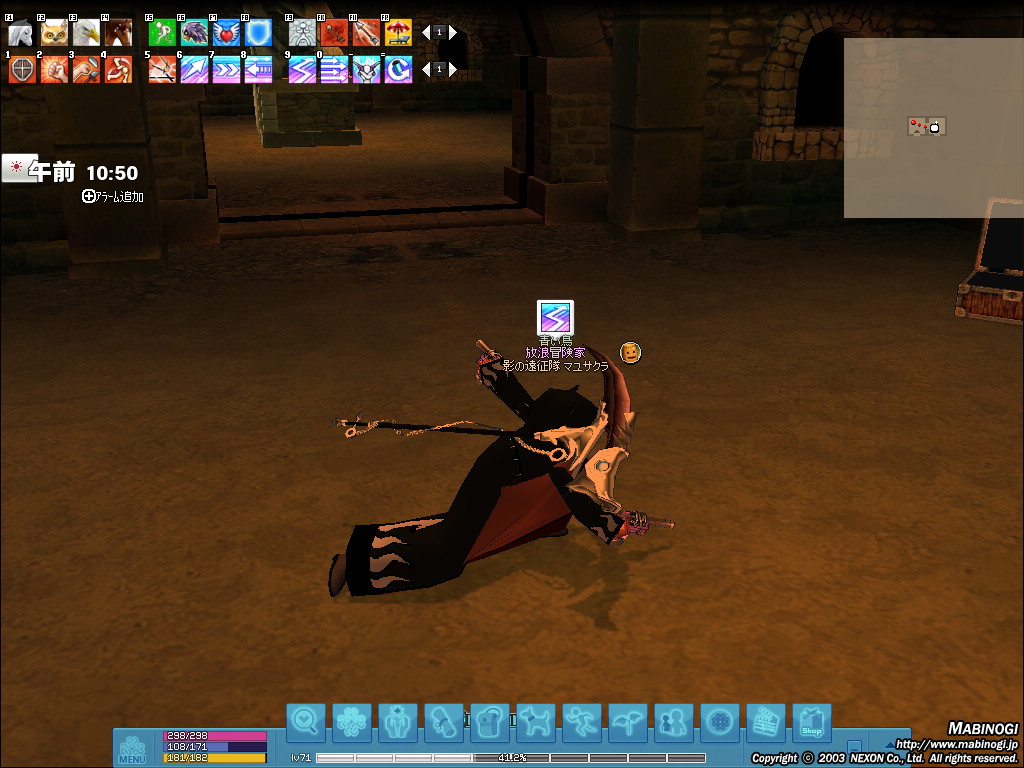Image resolution: width=1024 pixels, height=768 pixels.
Task: Select the beach parasol hotkey icon
Action: [x=398, y=34]
